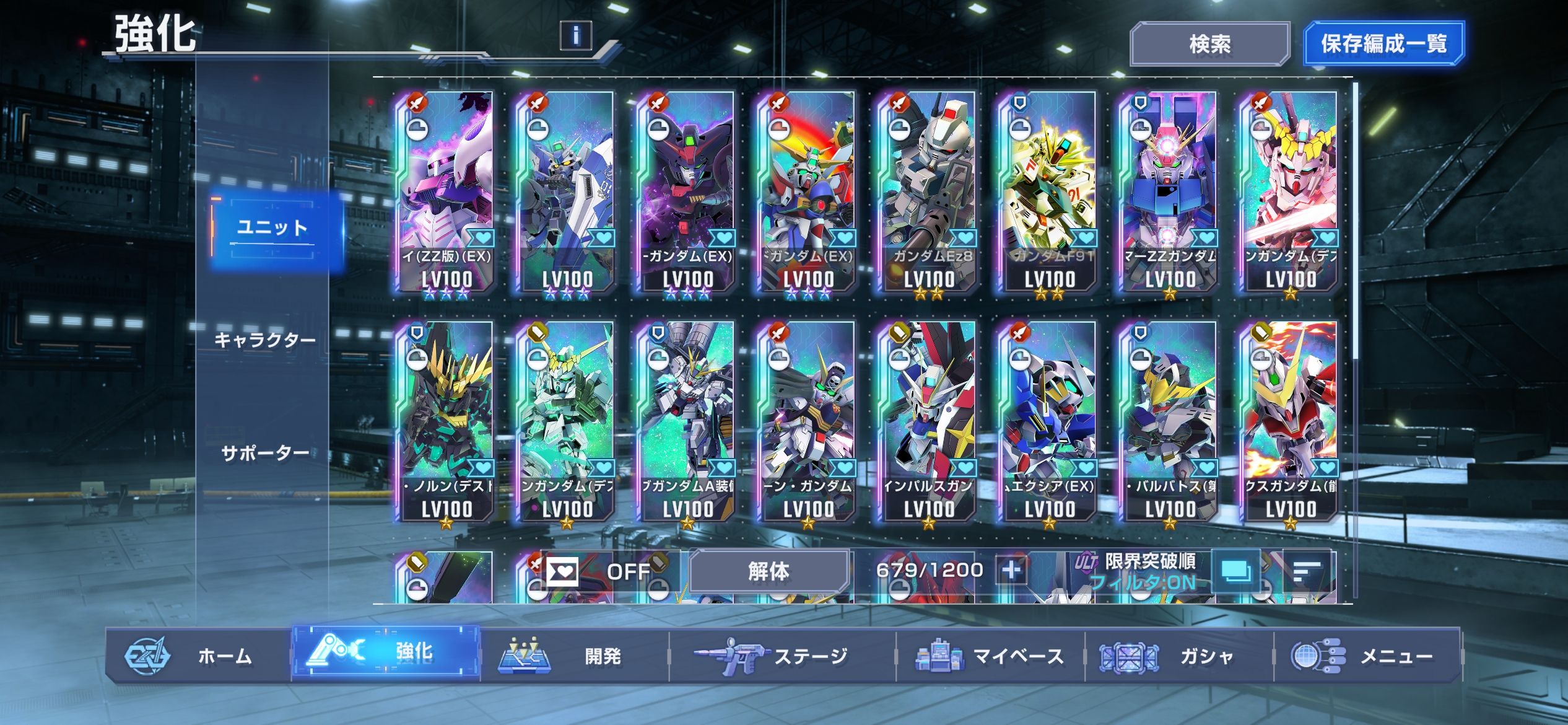Select the ガンダムEz8 unit card

click(928, 192)
